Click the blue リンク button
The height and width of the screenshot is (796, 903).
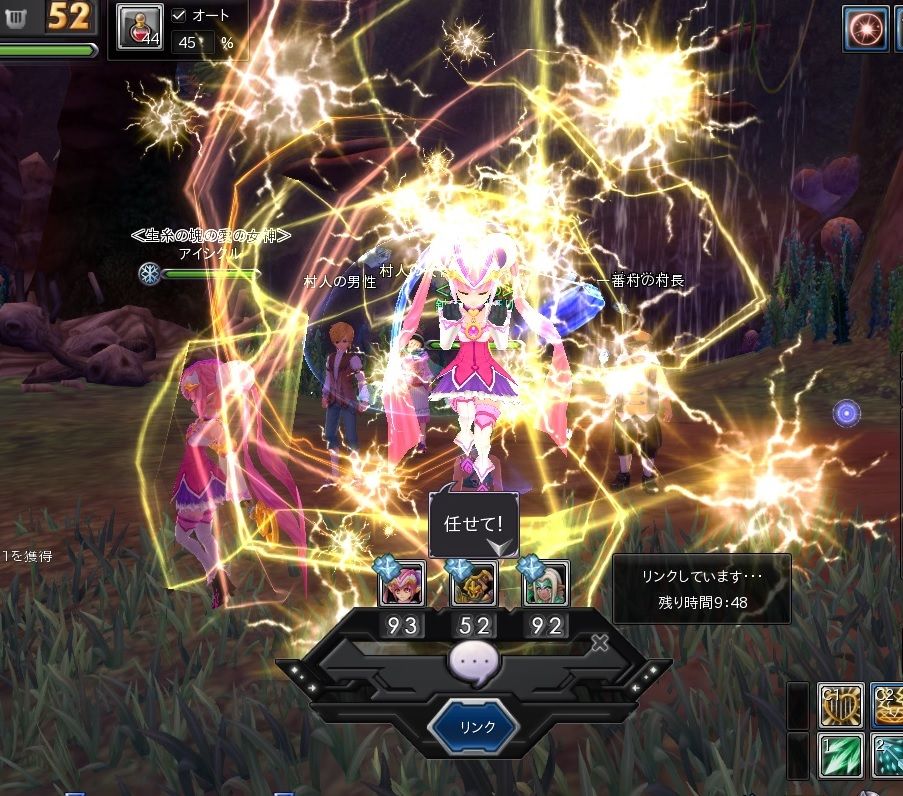(x=472, y=726)
